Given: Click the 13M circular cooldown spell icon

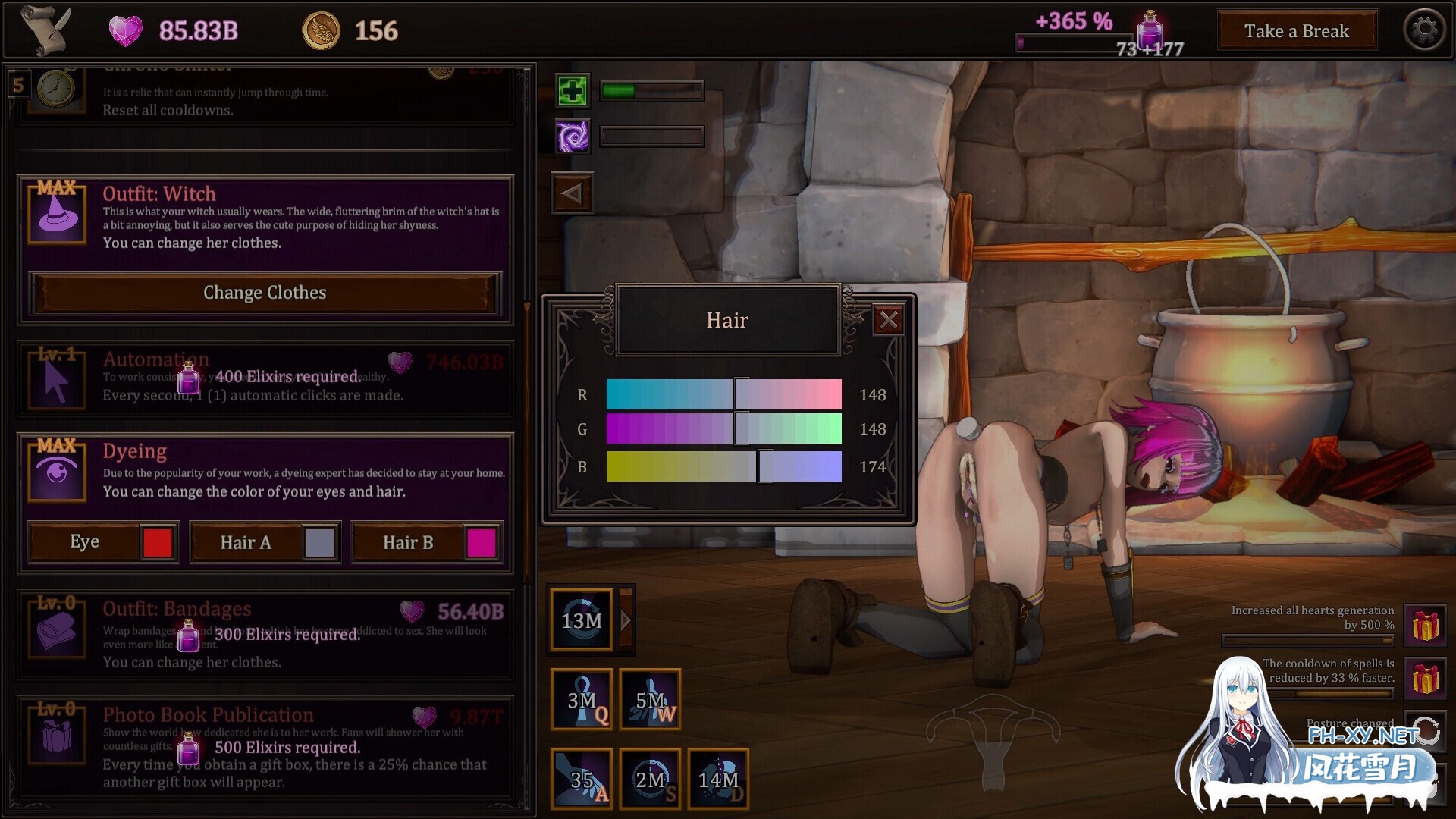Looking at the screenshot, I should pyautogui.click(x=581, y=620).
